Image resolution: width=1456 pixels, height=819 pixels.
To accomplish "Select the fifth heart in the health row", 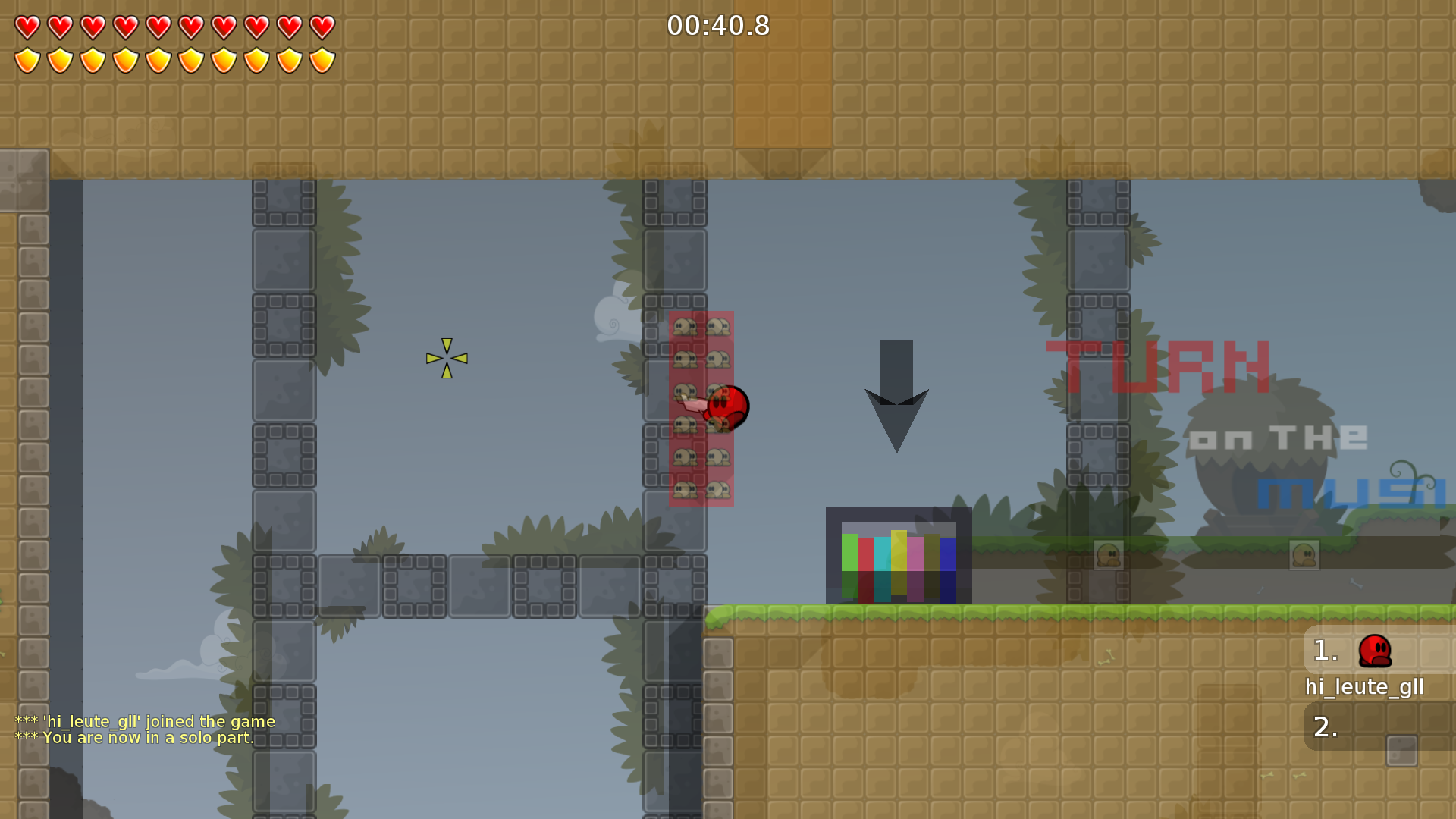I will 157,27.
